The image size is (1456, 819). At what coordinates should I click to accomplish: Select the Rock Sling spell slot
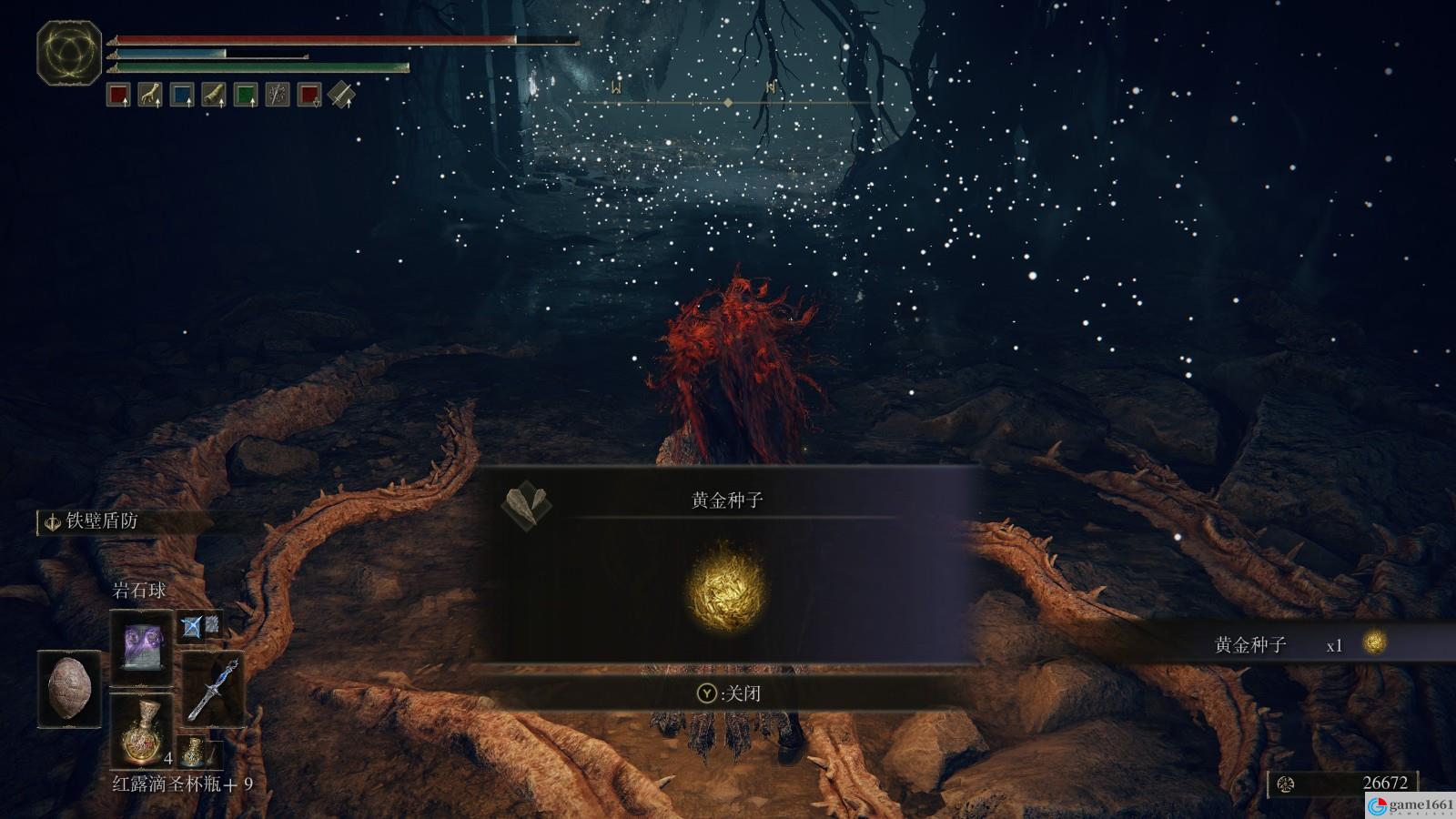click(x=141, y=646)
